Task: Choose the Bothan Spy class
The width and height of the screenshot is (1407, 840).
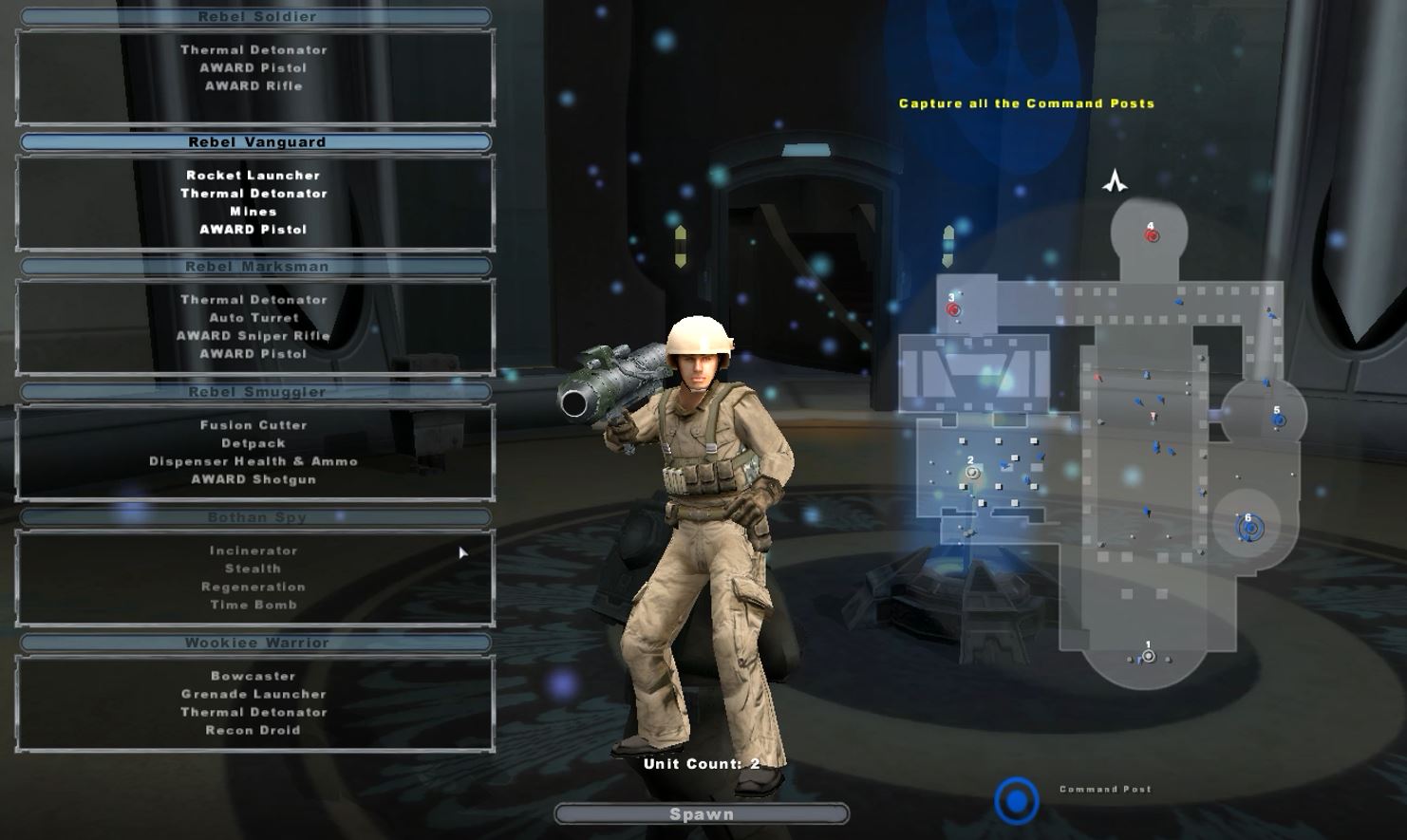Action: click(x=255, y=517)
